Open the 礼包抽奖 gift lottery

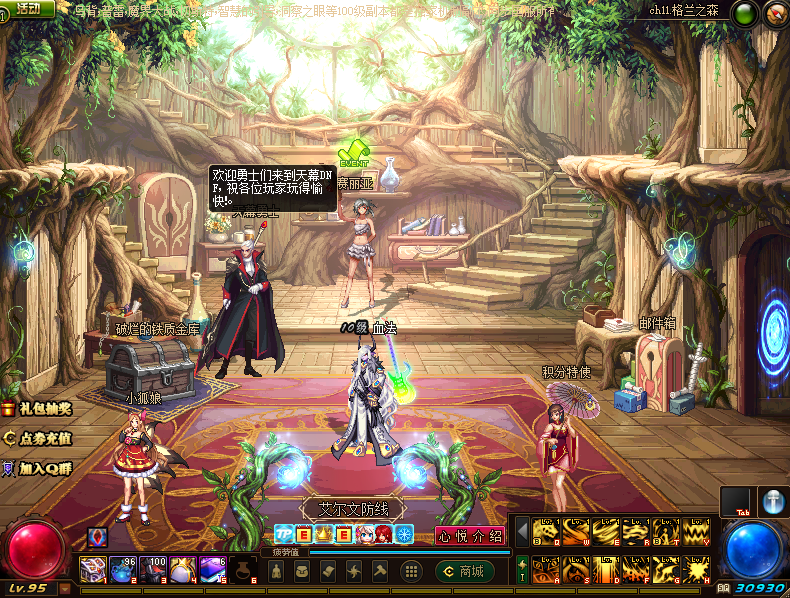pyautogui.click(x=38, y=409)
